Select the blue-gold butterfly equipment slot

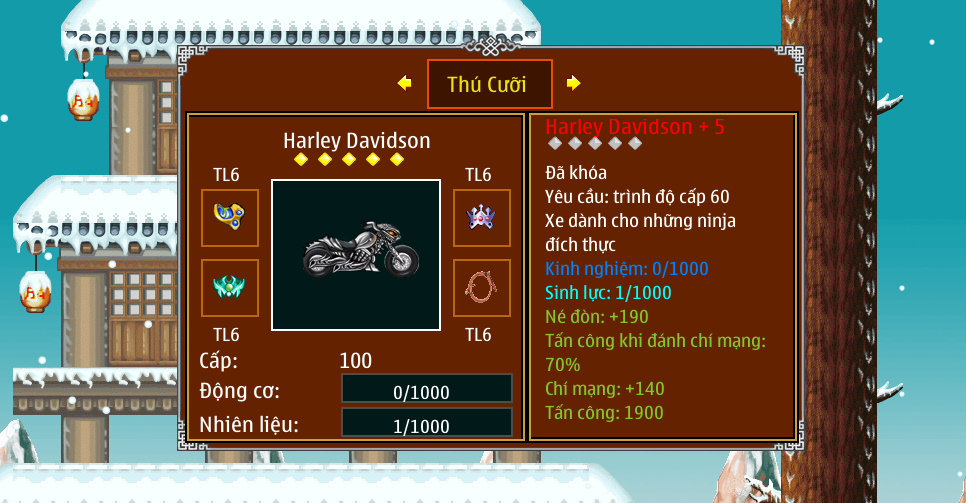230,217
